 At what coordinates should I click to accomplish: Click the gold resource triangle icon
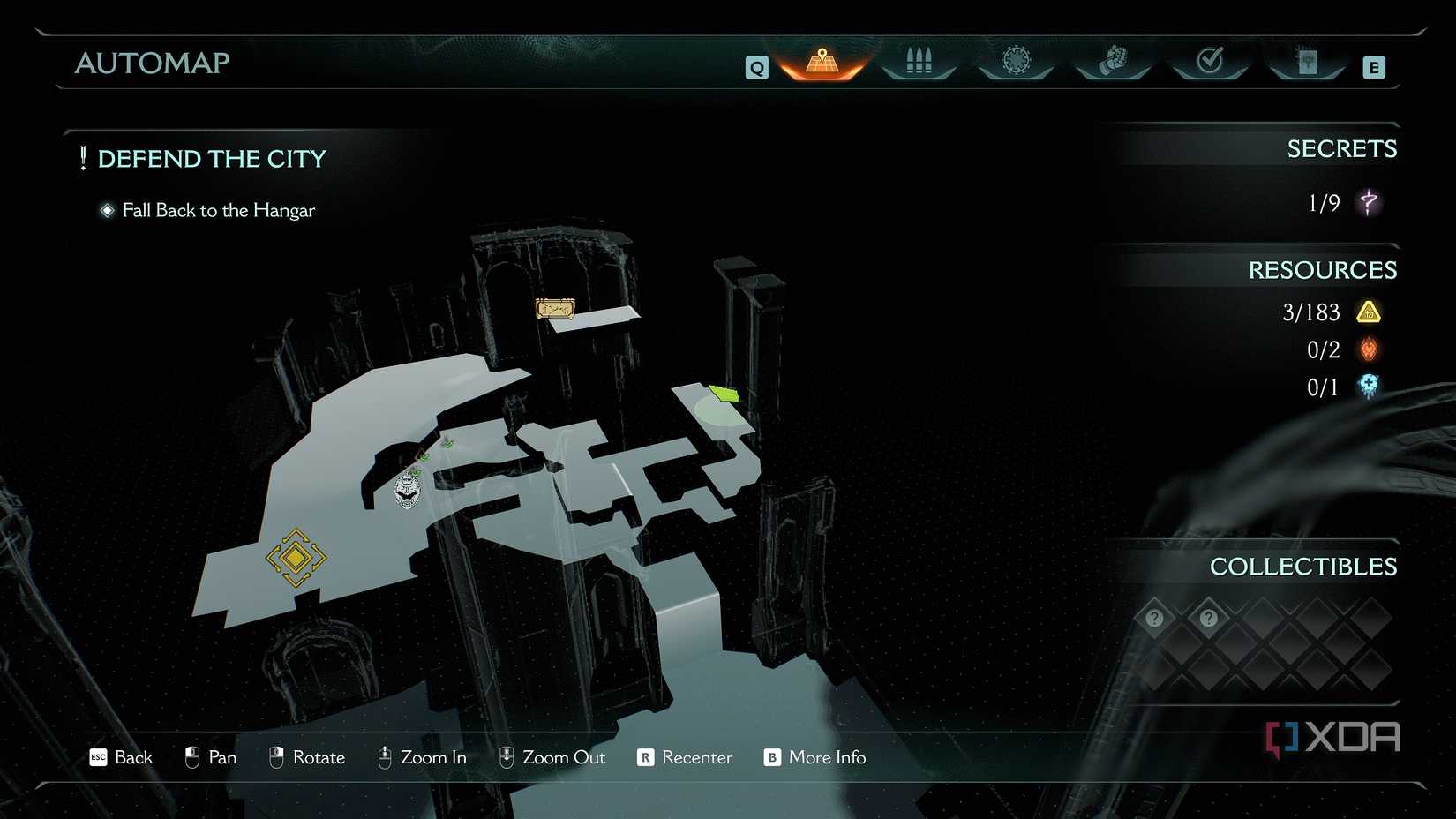click(x=1369, y=312)
